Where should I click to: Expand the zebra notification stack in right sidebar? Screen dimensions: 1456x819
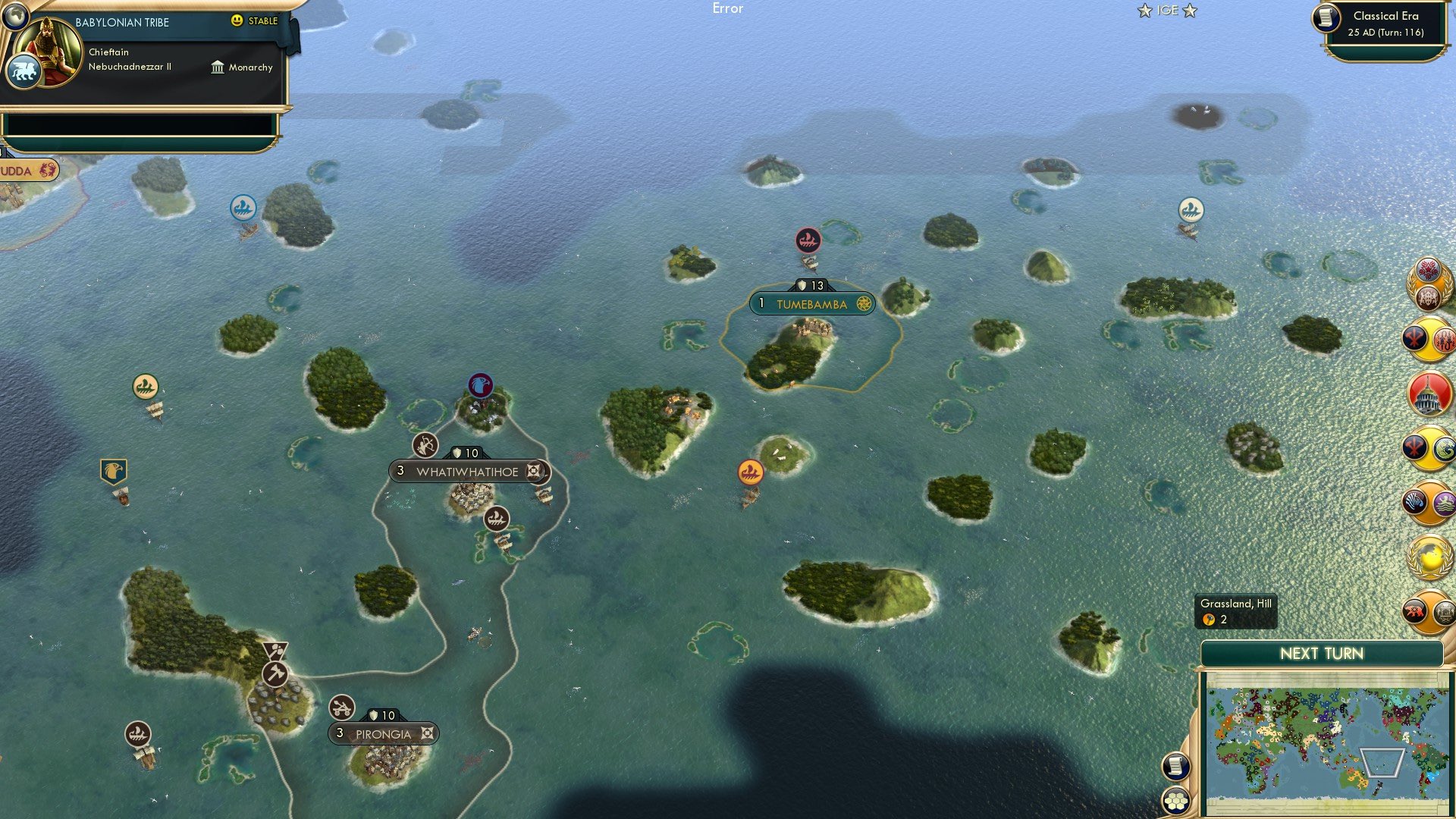(x=1416, y=500)
